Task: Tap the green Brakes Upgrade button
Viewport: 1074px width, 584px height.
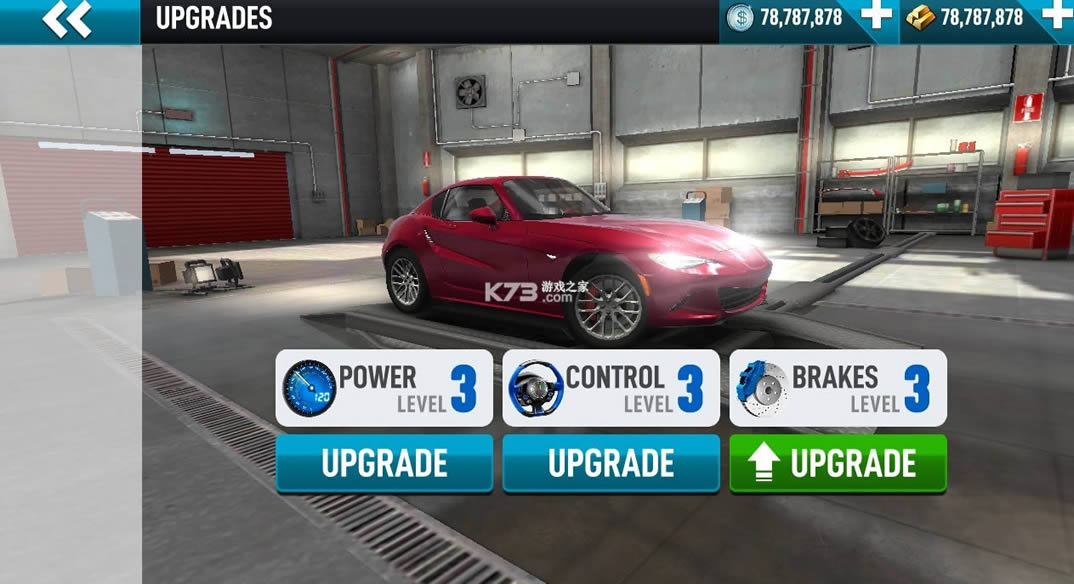Action: 838,463
